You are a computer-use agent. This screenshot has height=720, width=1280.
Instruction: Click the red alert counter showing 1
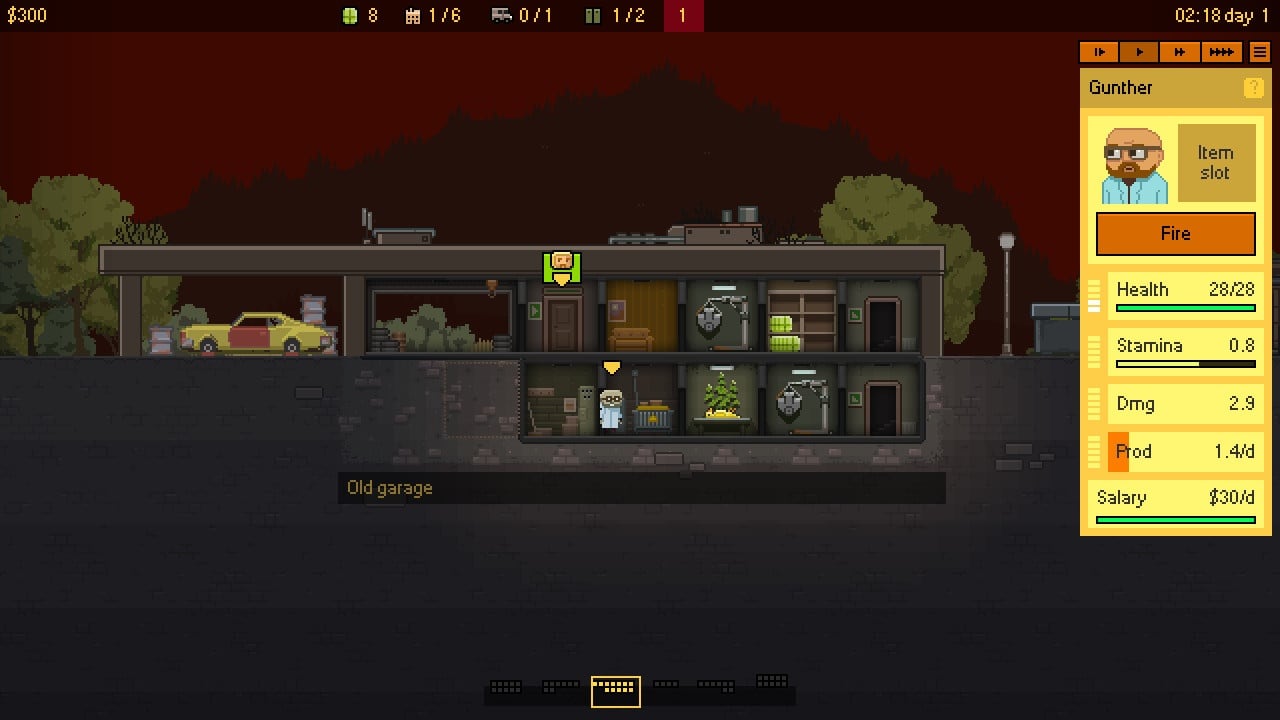click(683, 16)
